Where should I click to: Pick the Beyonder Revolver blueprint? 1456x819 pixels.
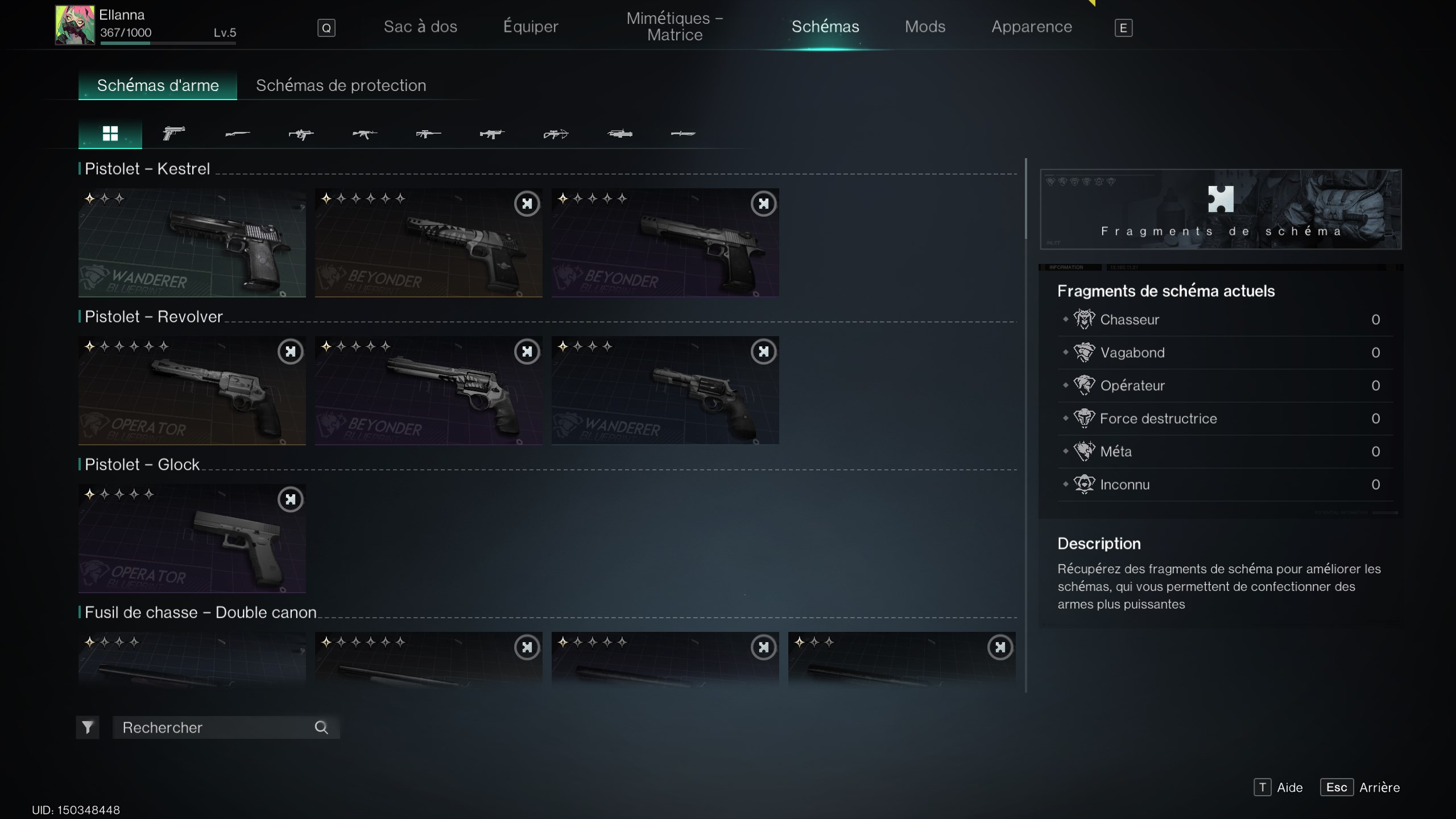[428, 390]
